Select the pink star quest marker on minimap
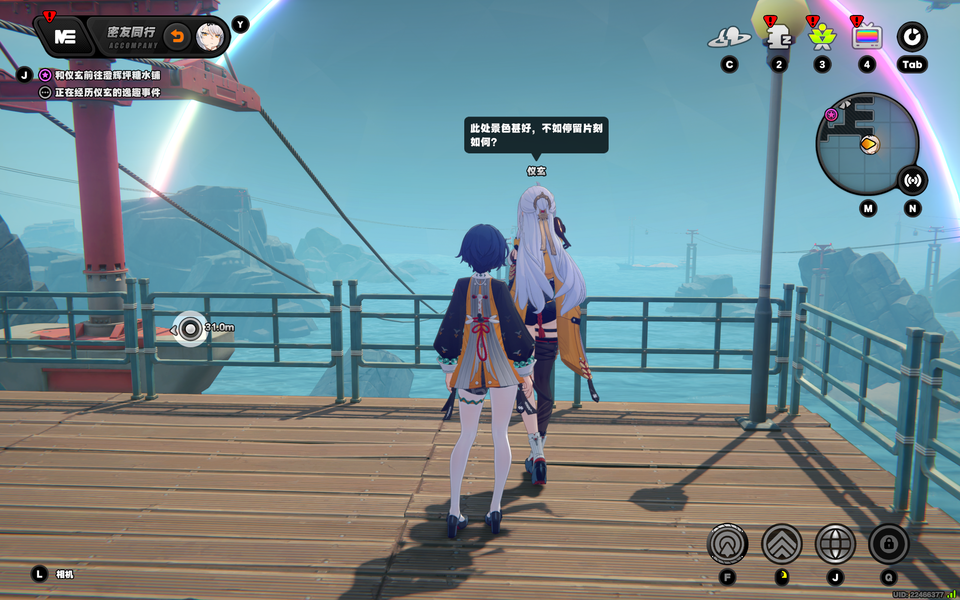 click(x=831, y=115)
